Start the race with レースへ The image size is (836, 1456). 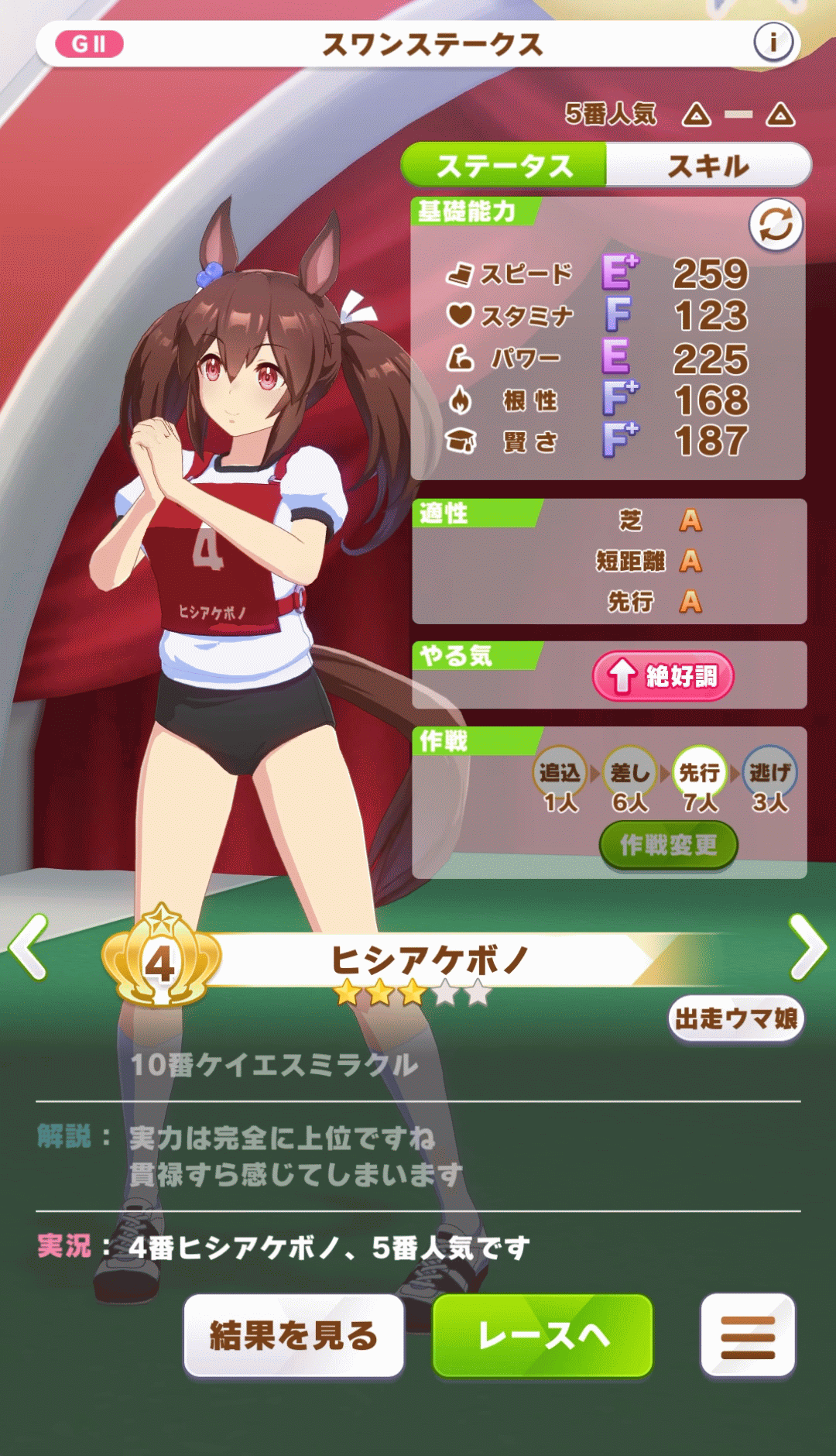click(x=543, y=1335)
